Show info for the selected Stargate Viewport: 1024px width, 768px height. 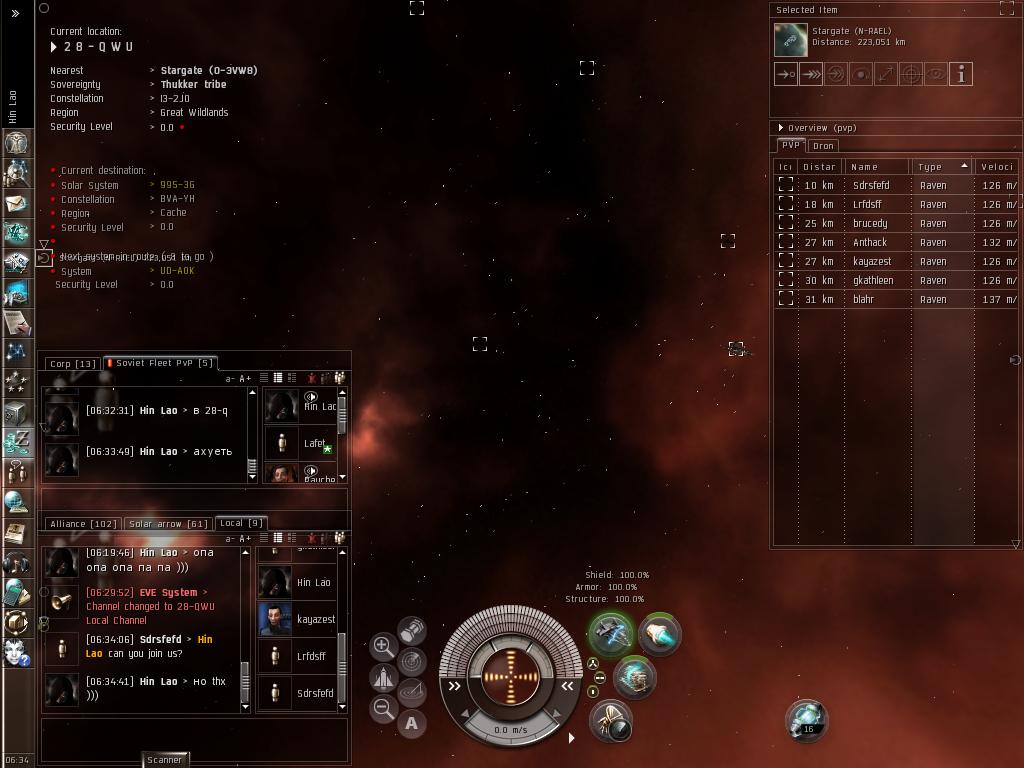pos(960,74)
